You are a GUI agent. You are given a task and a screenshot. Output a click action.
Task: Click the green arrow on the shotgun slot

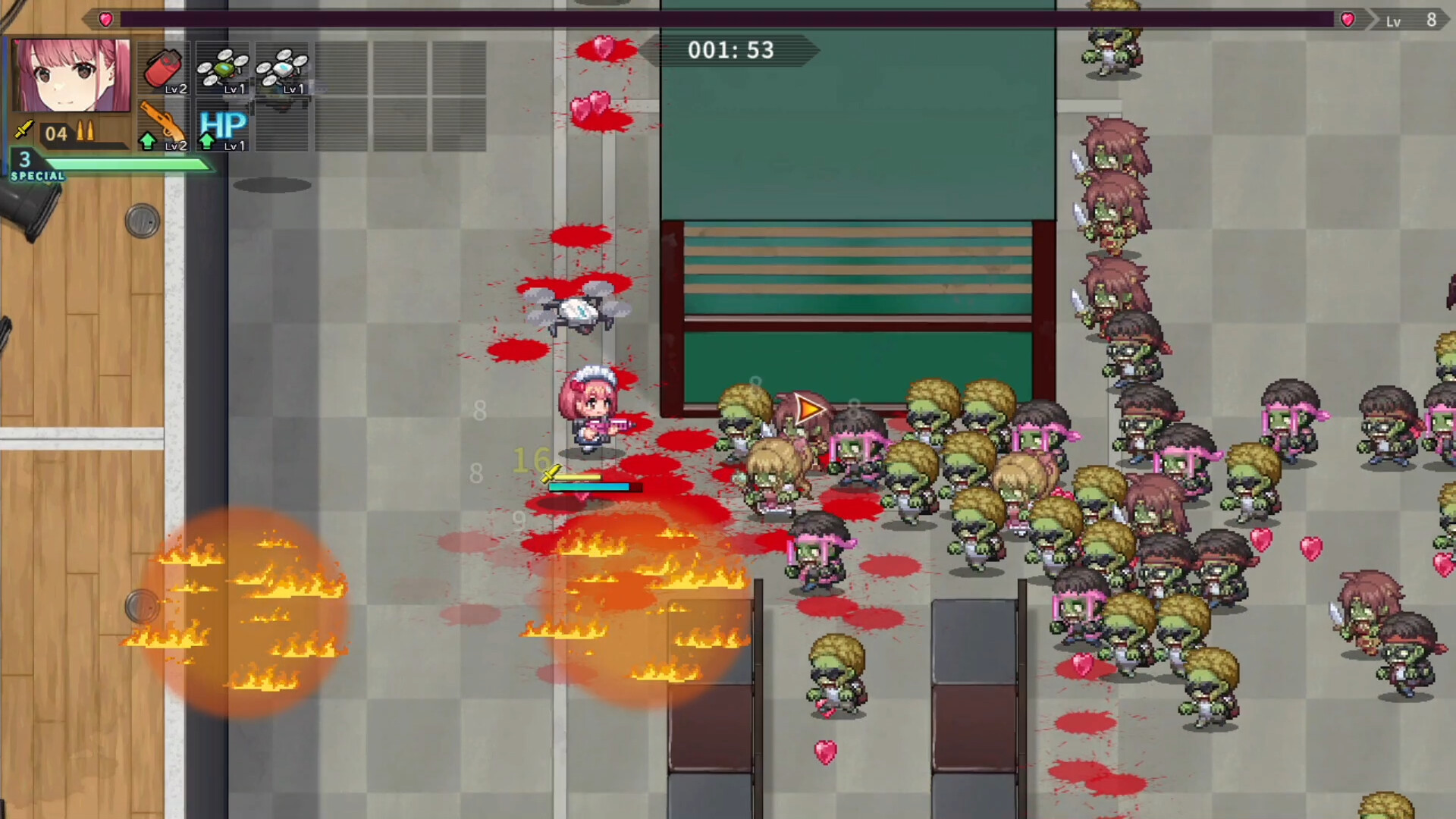[146, 140]
